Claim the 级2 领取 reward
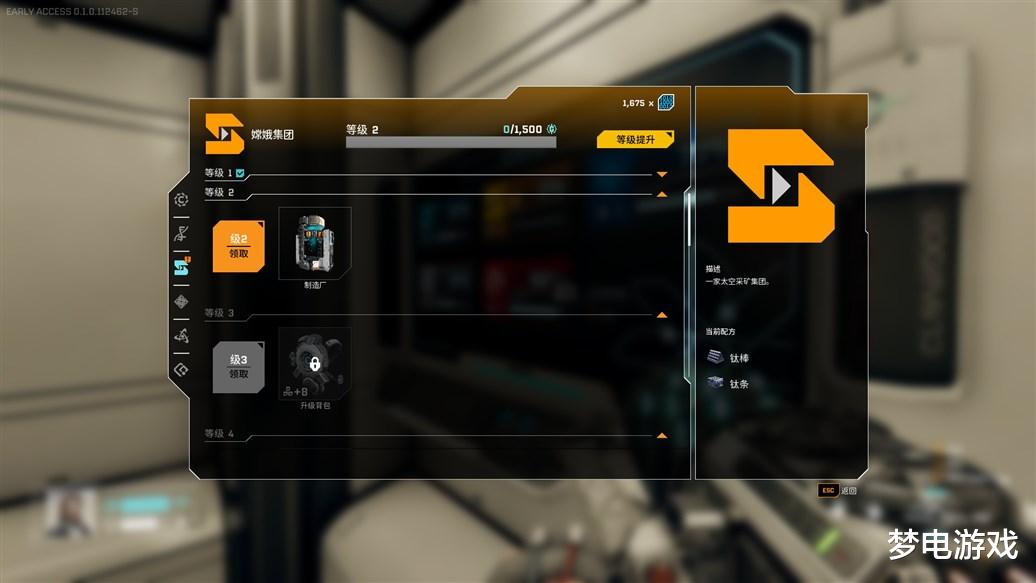Image resolution: width=1036 pixels, height=583 pixels. point(239,246)
